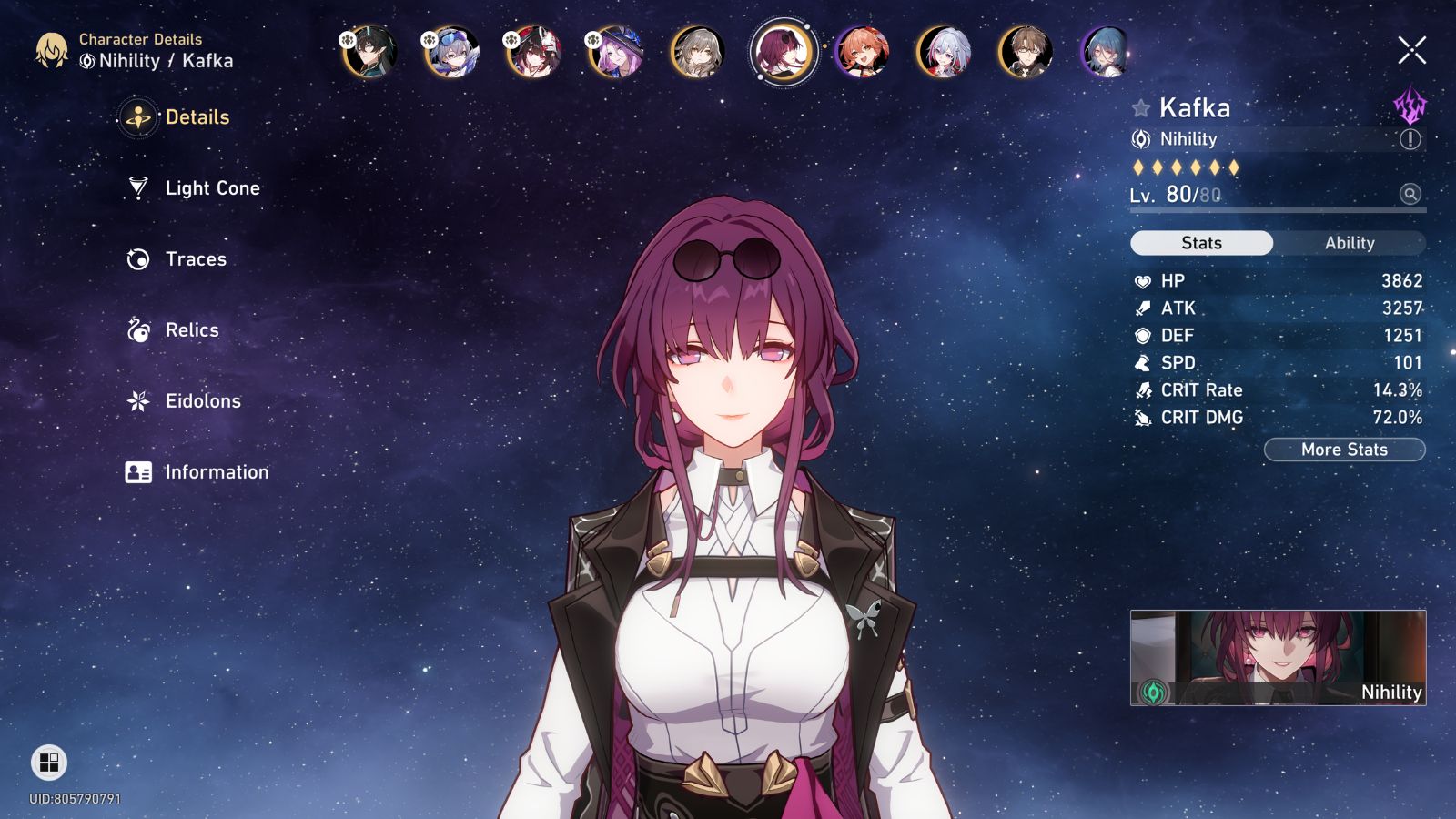Go to the Relics section

pyautogui.click(x=192, y=330)
